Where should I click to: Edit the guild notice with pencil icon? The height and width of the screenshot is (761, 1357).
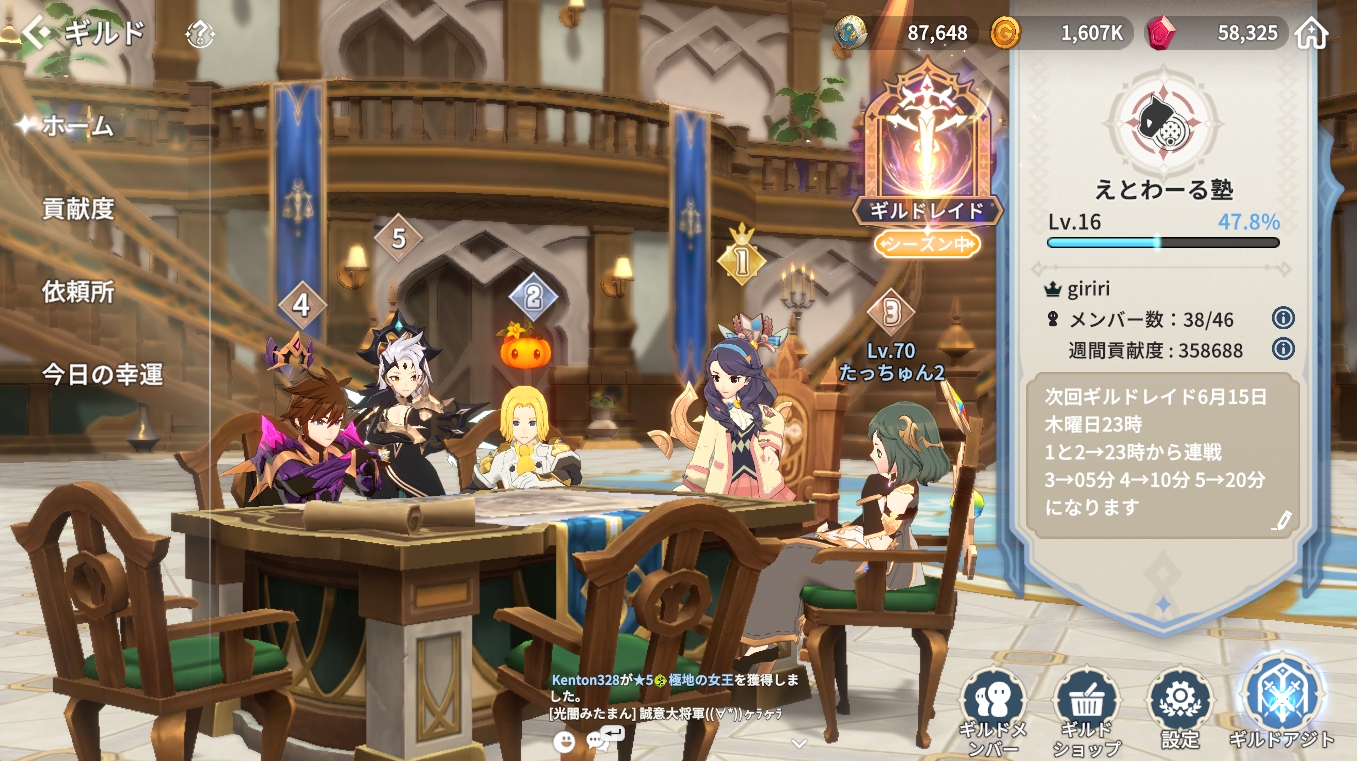tap(1282, 520)
